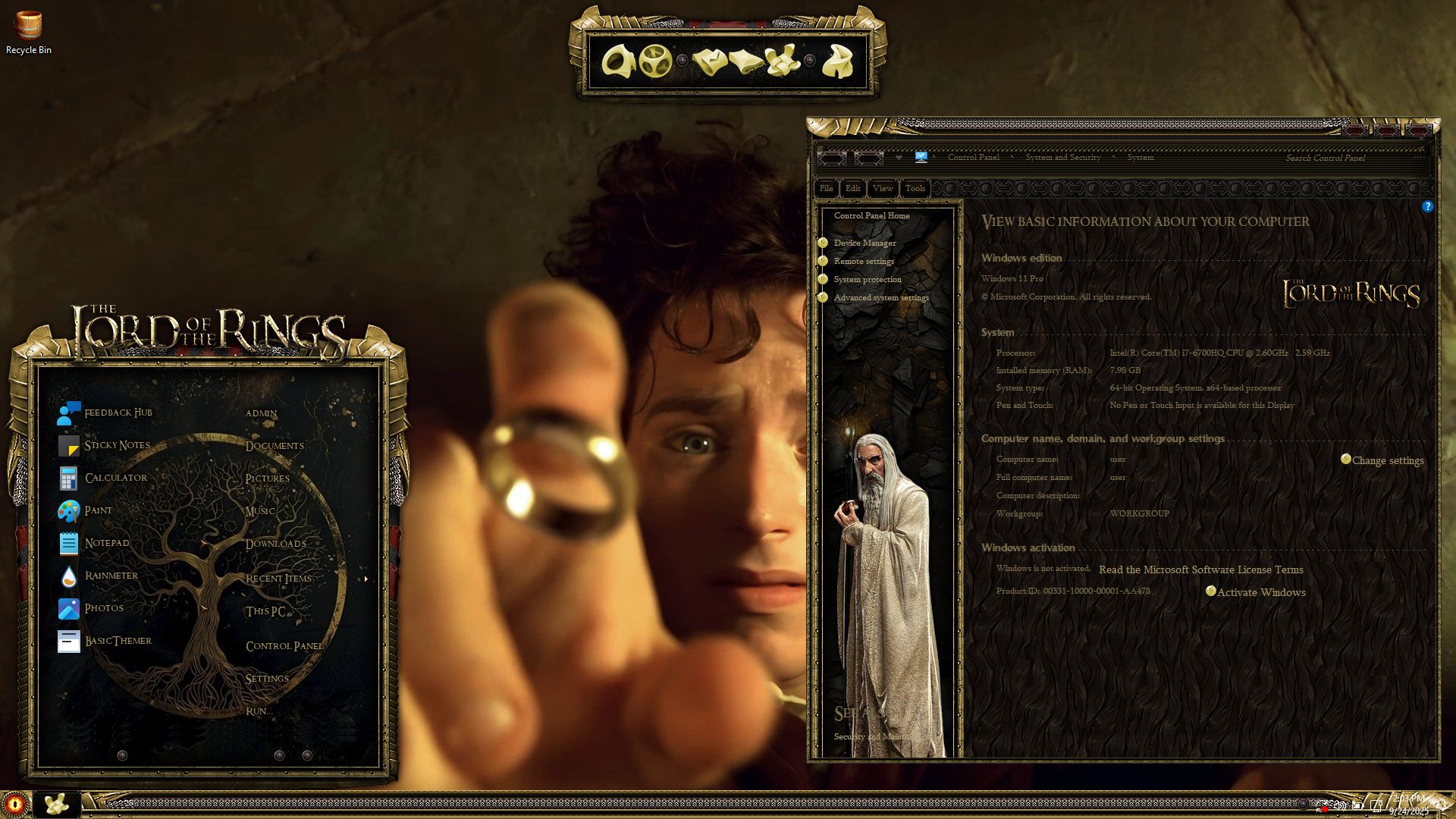Open Sticky Notes
Image resolution: width=1456 pixels, height=819 pixels.
pyautogui.click(x=117, y=445)
